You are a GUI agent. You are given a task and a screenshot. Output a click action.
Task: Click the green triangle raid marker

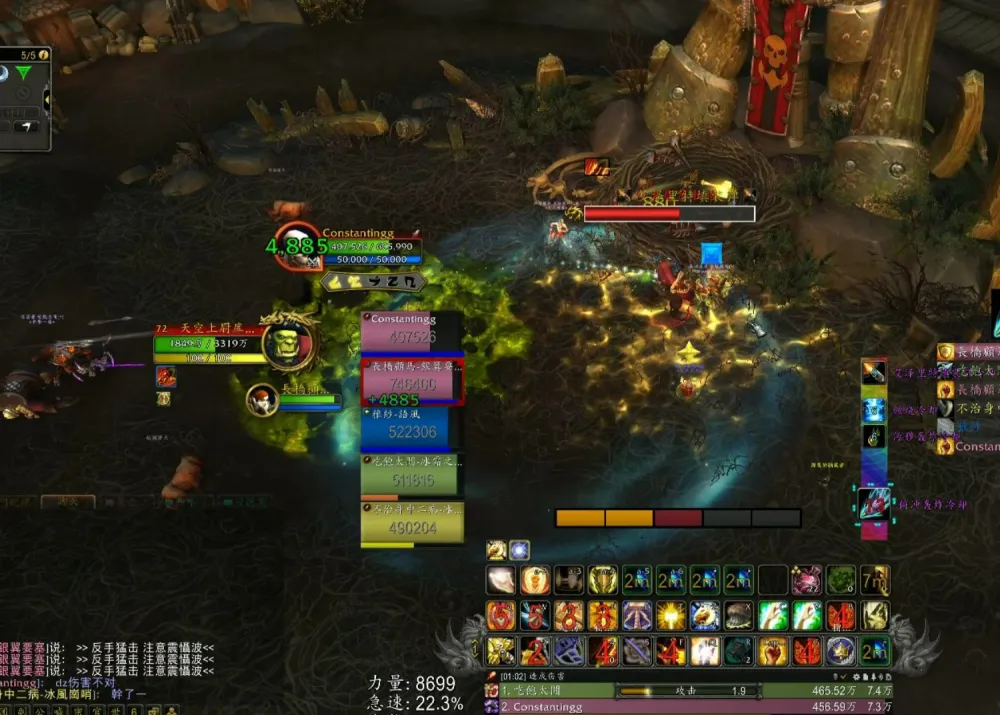(23, 73)
